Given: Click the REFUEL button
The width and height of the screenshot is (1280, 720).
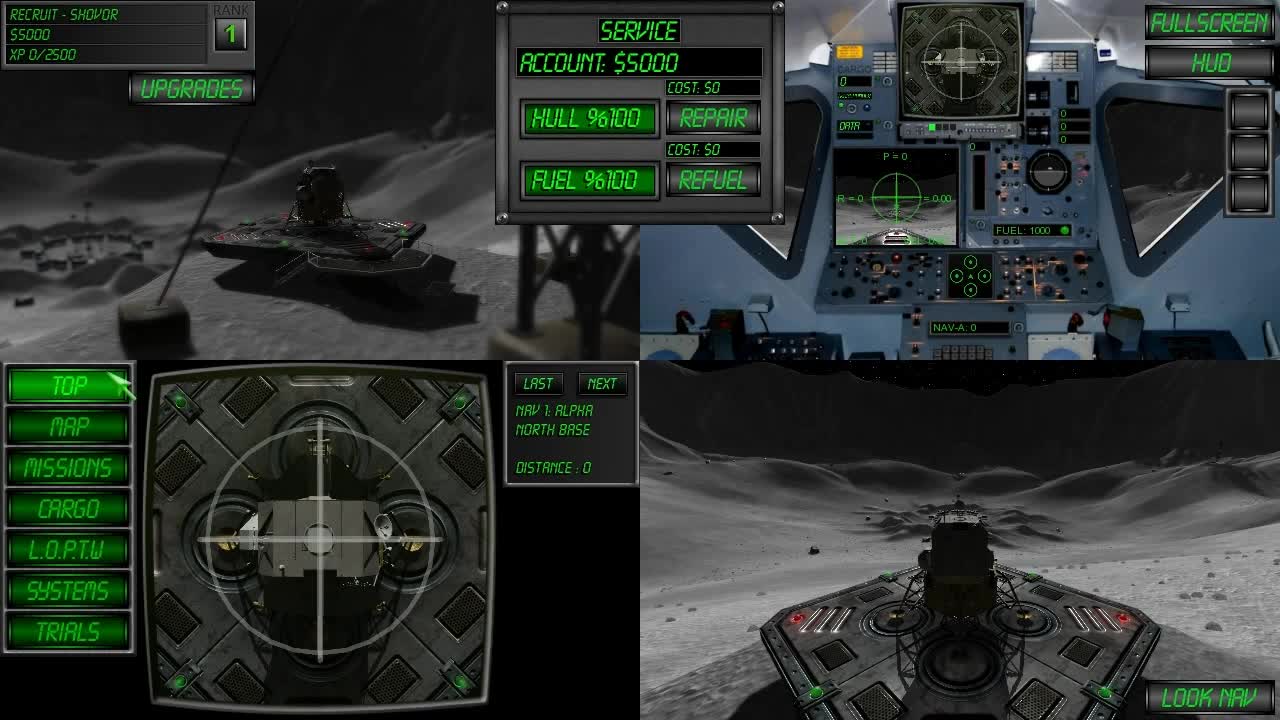Looking at the screenshot, I should (x=712, y=180).
